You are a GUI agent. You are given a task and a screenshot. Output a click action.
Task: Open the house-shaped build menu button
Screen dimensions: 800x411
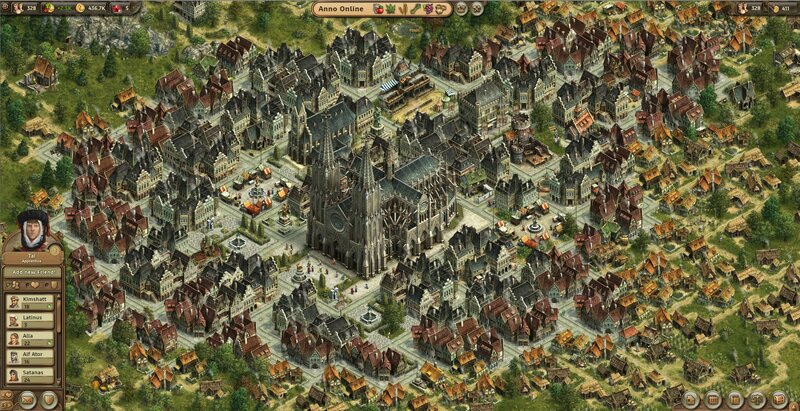[690, 400]
